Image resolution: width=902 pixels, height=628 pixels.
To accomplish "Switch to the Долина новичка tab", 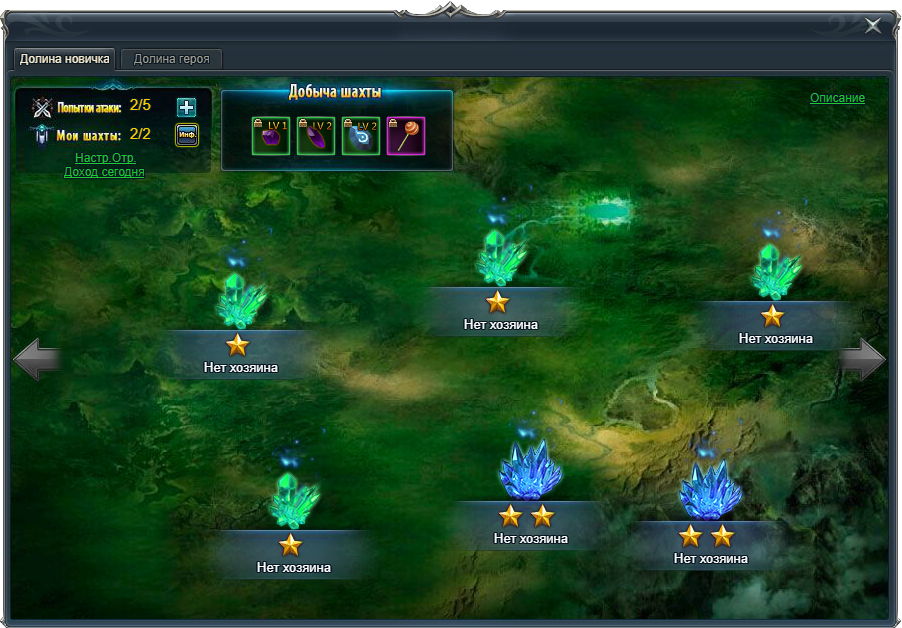I will click(x=65, y=59).
